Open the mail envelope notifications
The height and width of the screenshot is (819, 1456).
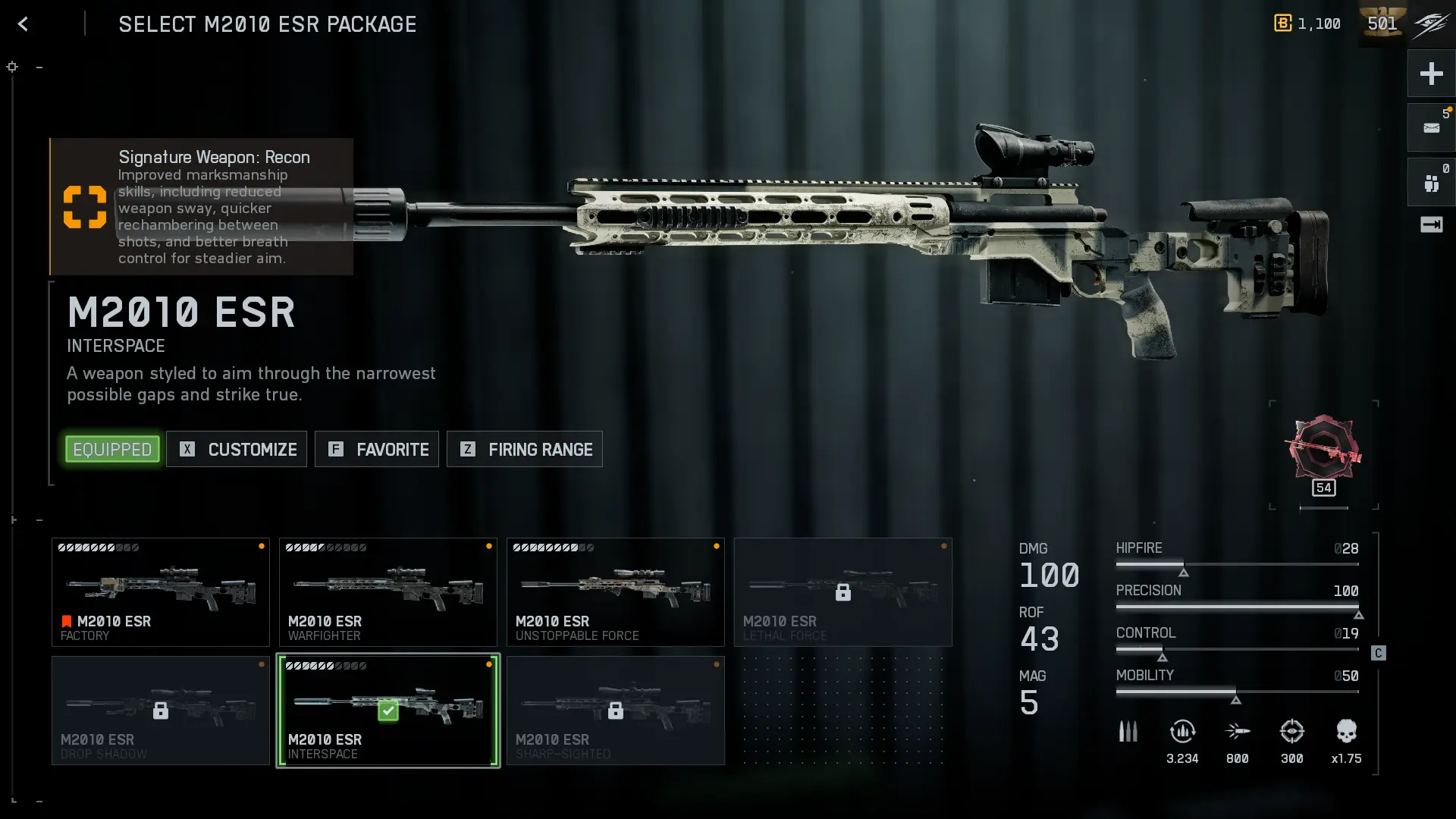pos(1431,127)
